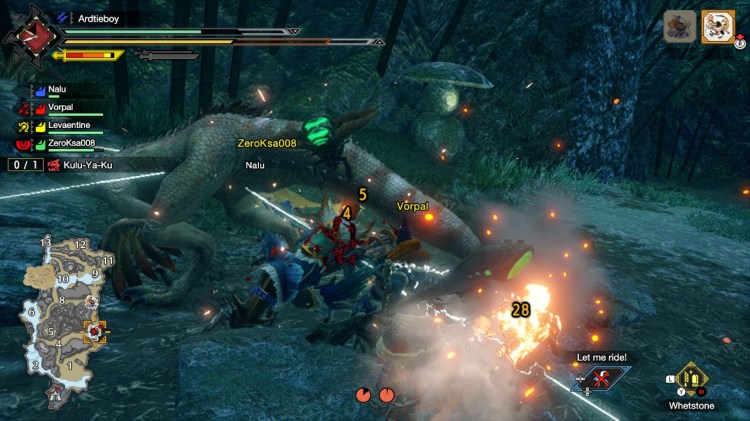Open the Kulu-Ya-Ku quest target tracker

click(80, 163)
